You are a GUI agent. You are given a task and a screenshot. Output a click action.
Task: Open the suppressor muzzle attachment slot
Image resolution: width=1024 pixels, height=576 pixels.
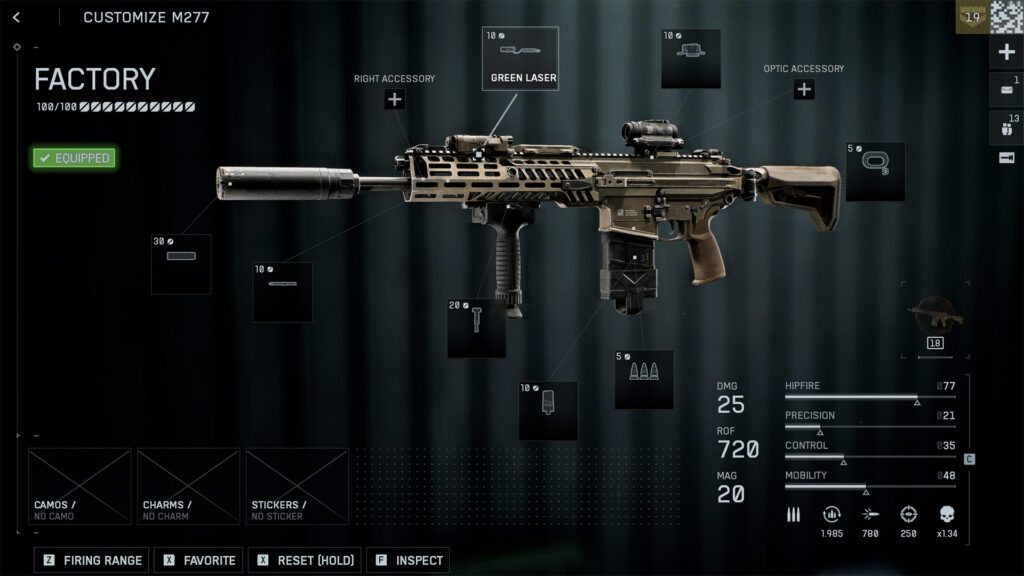point(181,264)
